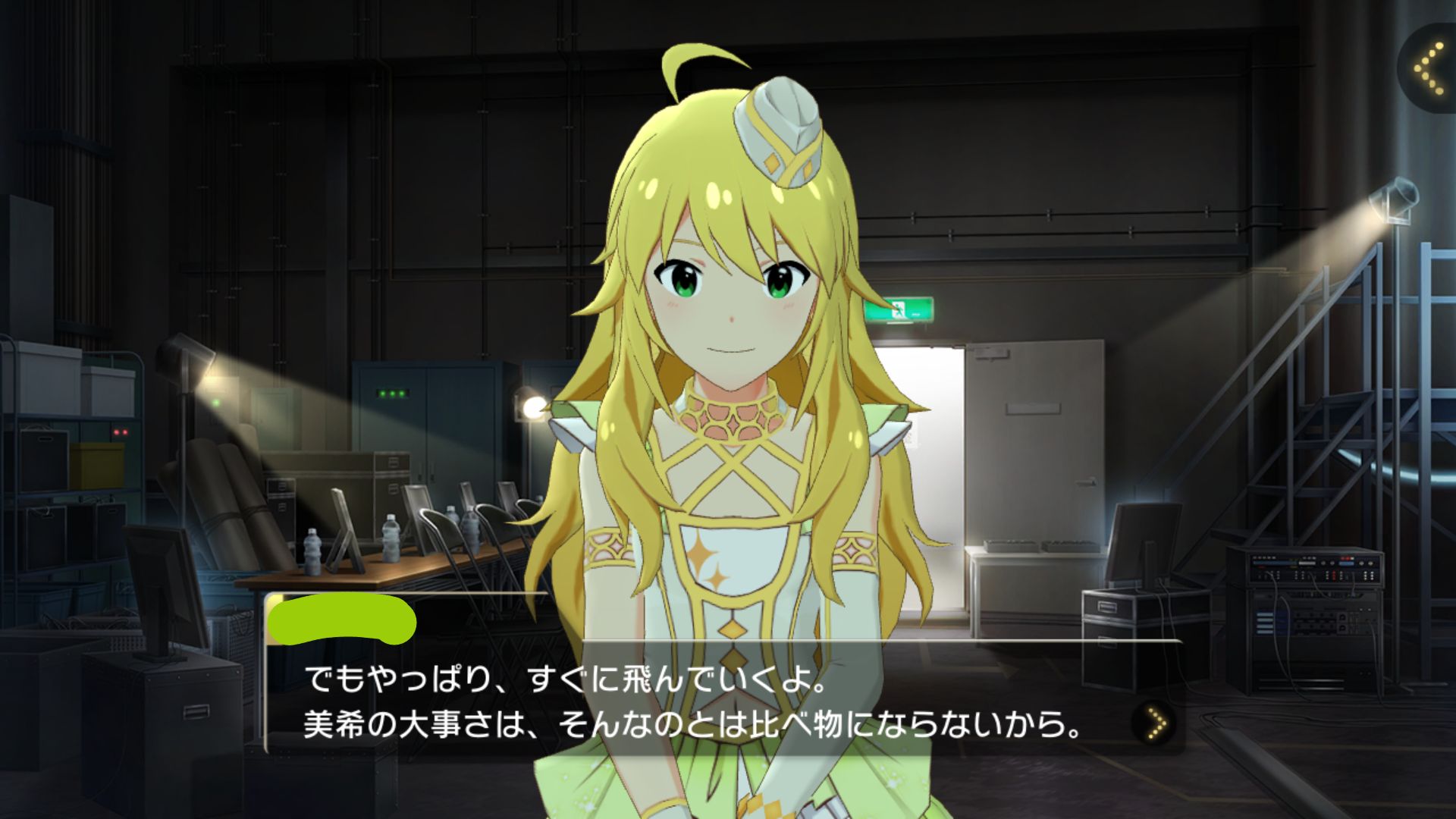This screenshot has width=1456, height=819.
Task: Click the dialogue text box to continue
Action: coord(698,701)
